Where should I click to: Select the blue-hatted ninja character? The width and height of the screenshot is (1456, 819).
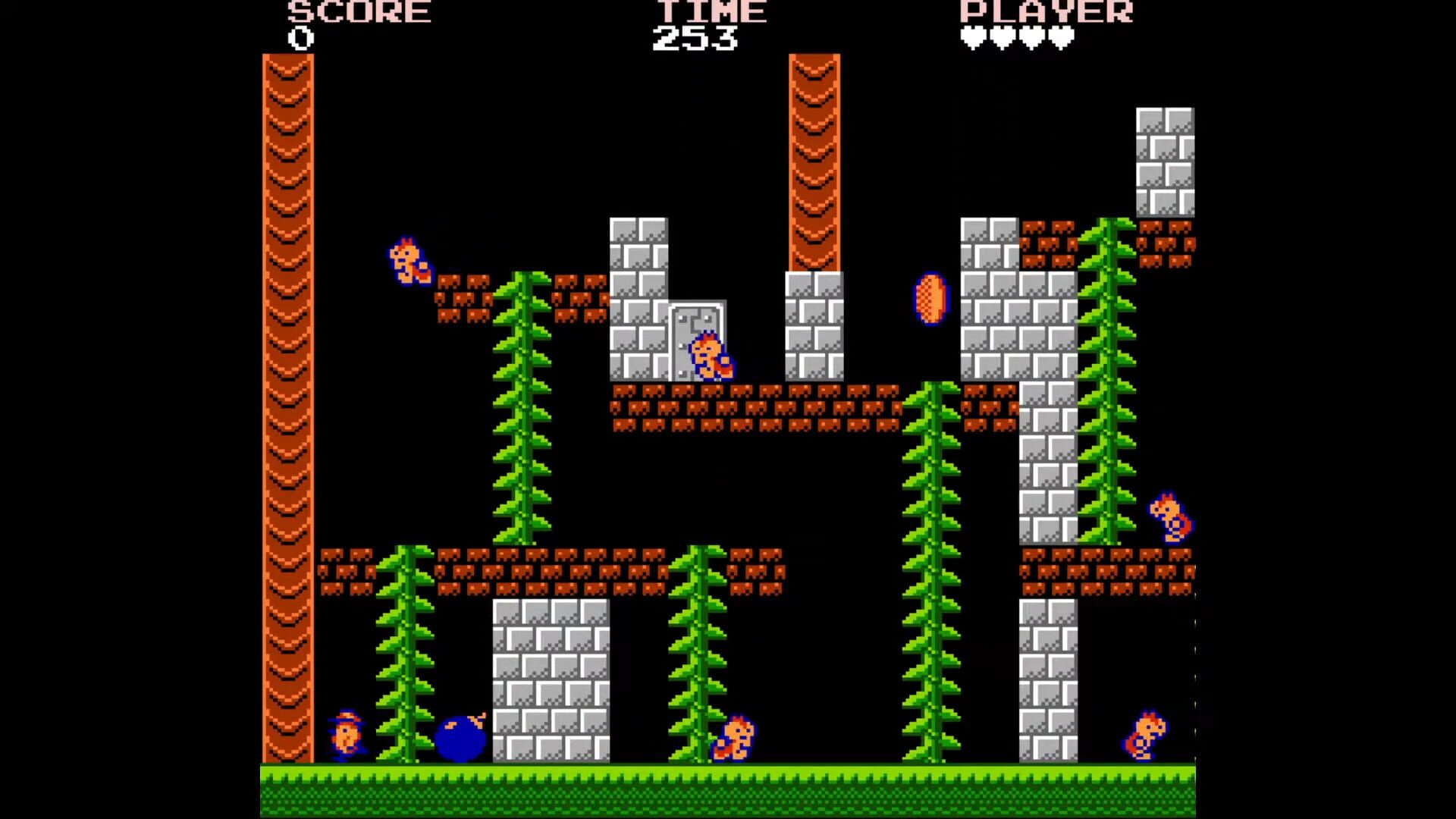pyautogui.click(x=348, y=736)
